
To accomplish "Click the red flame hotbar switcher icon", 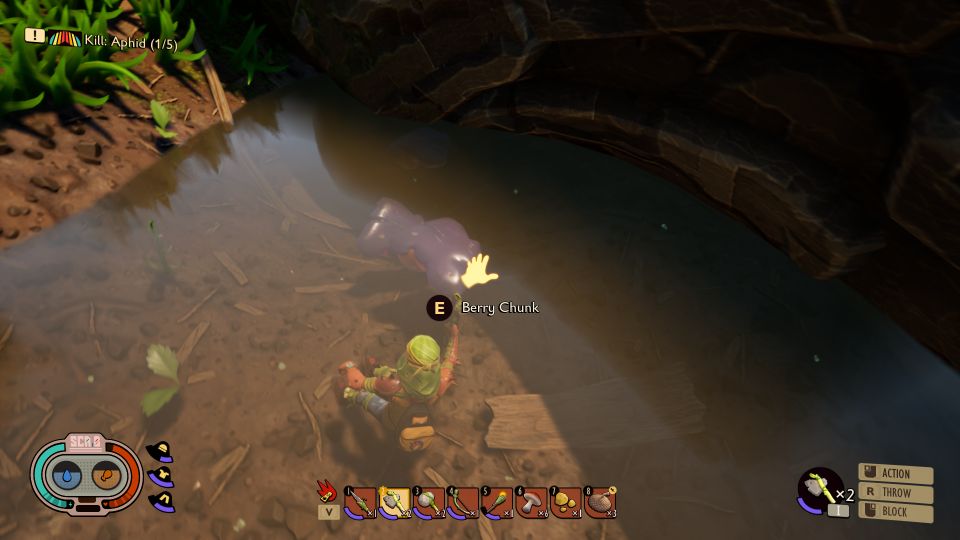I will tap(328, 494).
